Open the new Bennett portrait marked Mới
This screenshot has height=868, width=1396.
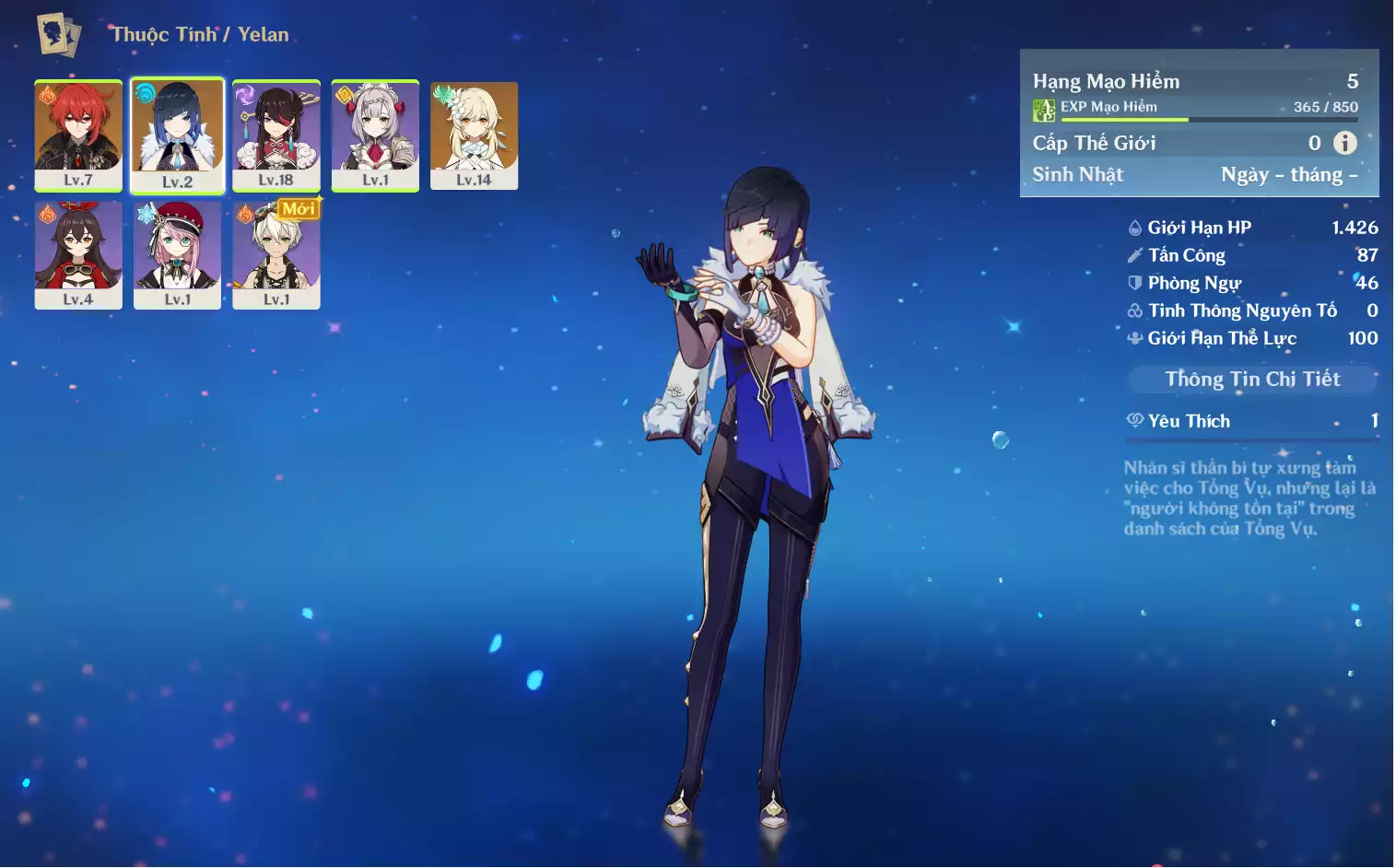[276, 254]
